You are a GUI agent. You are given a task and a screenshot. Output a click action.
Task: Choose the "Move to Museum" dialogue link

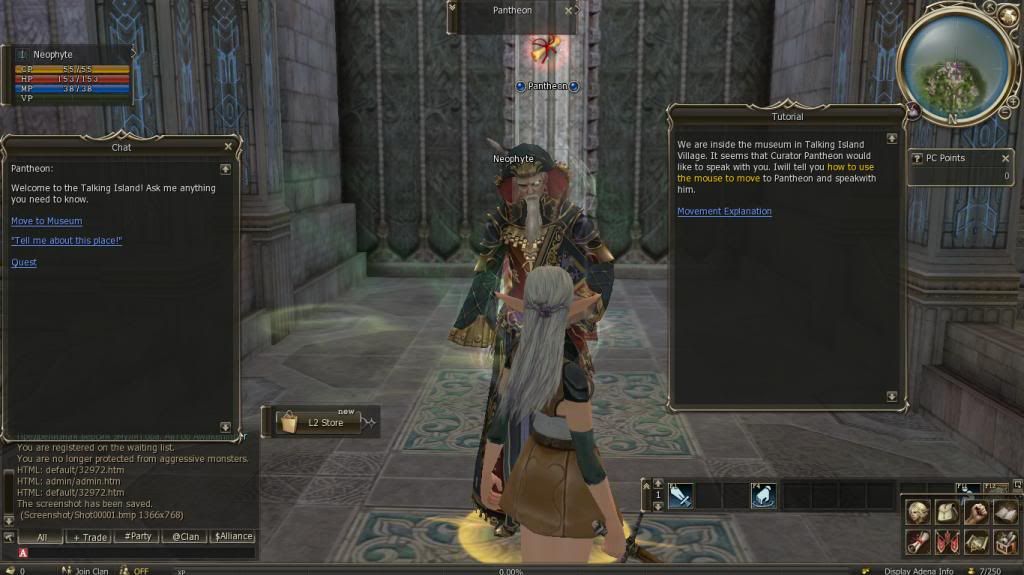46,221
